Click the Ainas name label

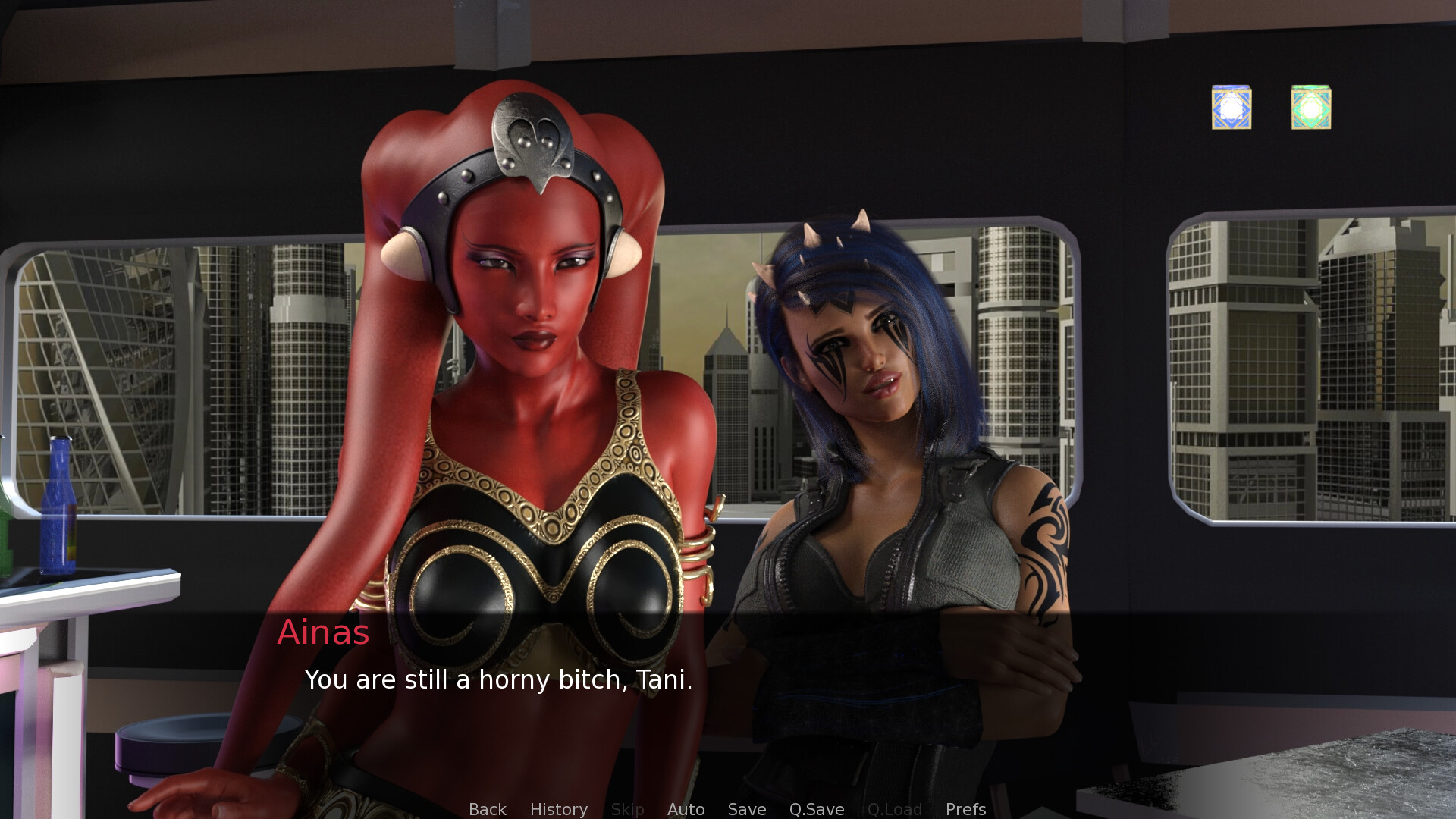(x=324, y=632)
